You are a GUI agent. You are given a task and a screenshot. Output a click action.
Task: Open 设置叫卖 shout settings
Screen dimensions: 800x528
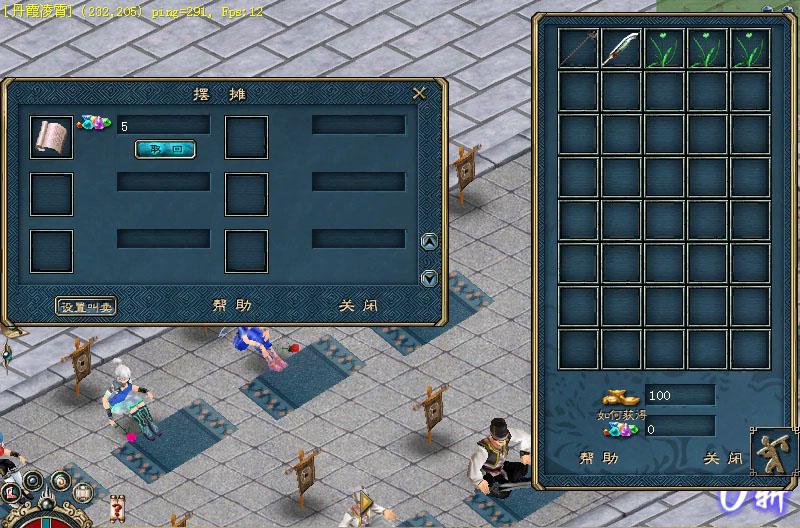point(86,306)
